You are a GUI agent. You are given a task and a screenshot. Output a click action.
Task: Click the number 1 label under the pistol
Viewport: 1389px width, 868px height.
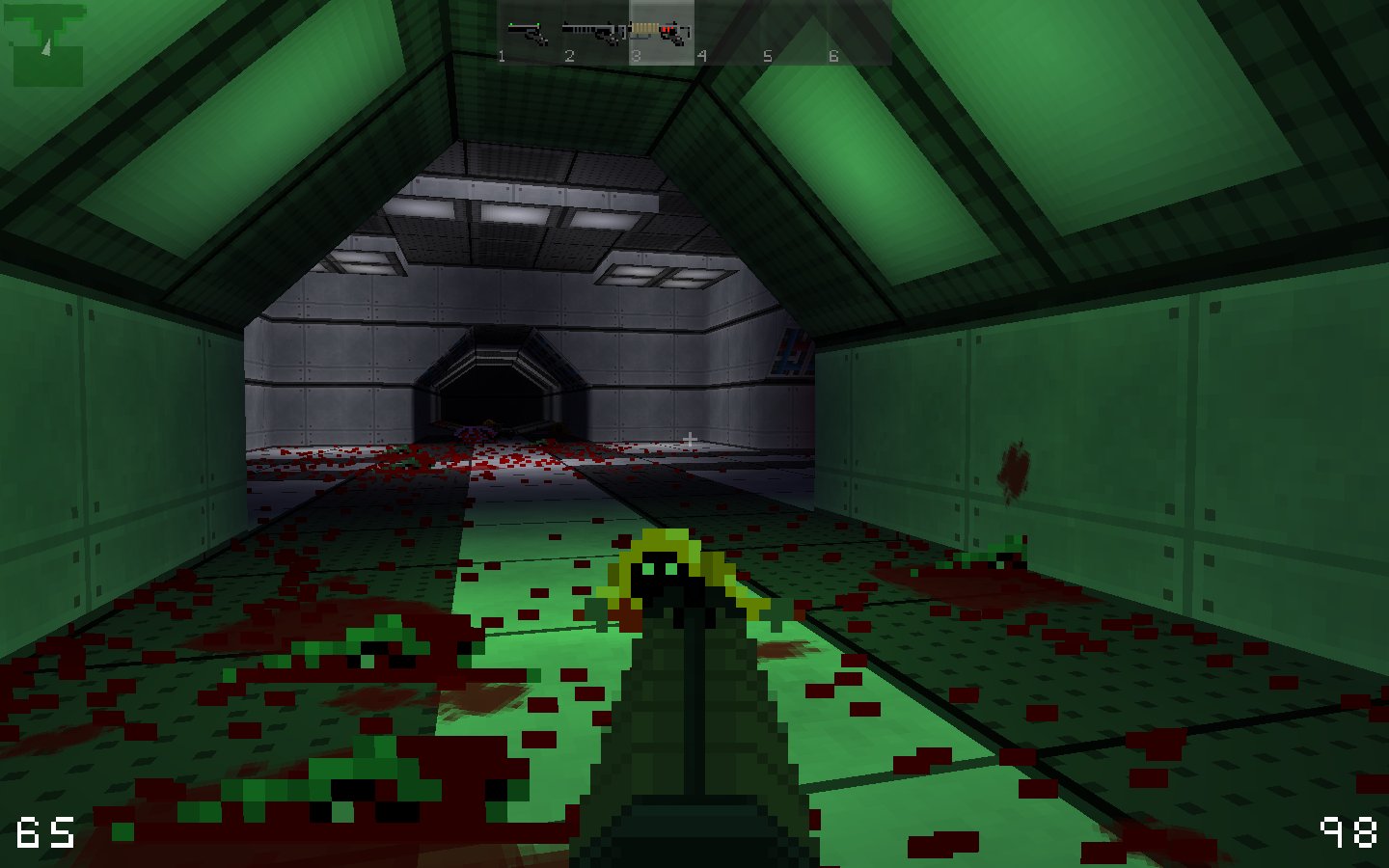pos(503,55)
